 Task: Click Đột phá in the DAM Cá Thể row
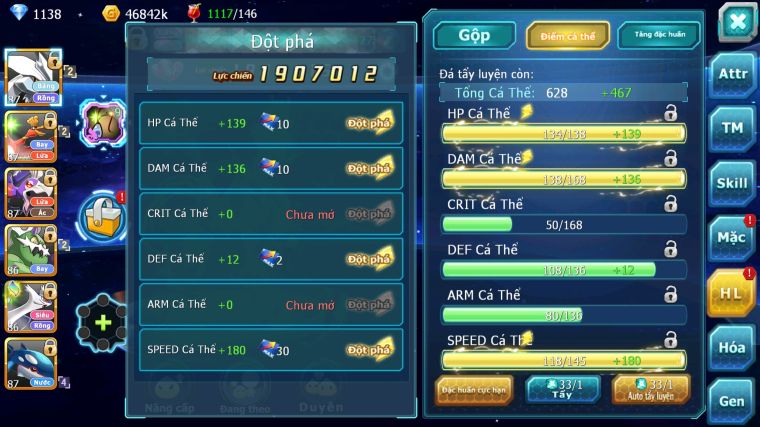click(369, 168)
